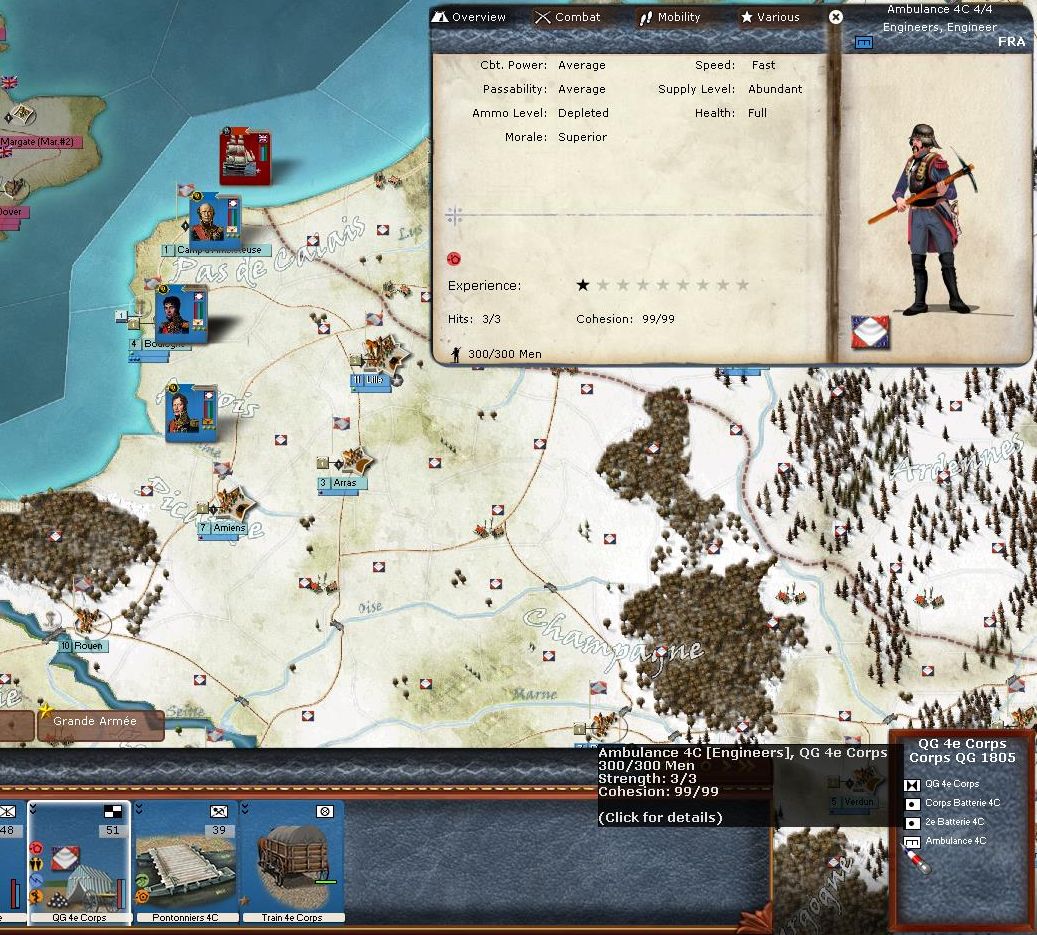Screen dimensions: 1037x935
Task: Choose 2e Batterie 4C in the element list
Action: click(955, 822)
